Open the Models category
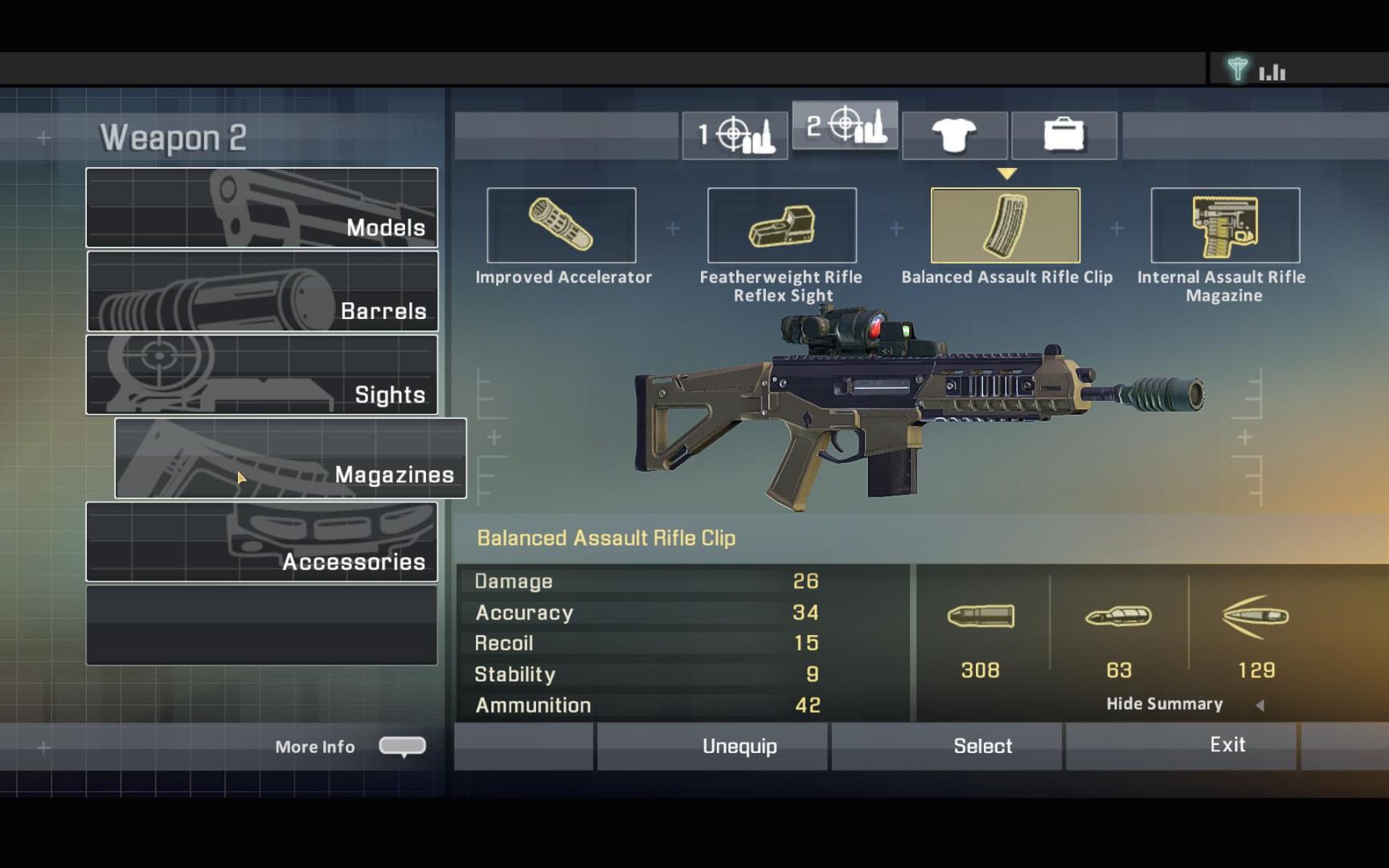1389x868 pixels. tap(262, 207)
